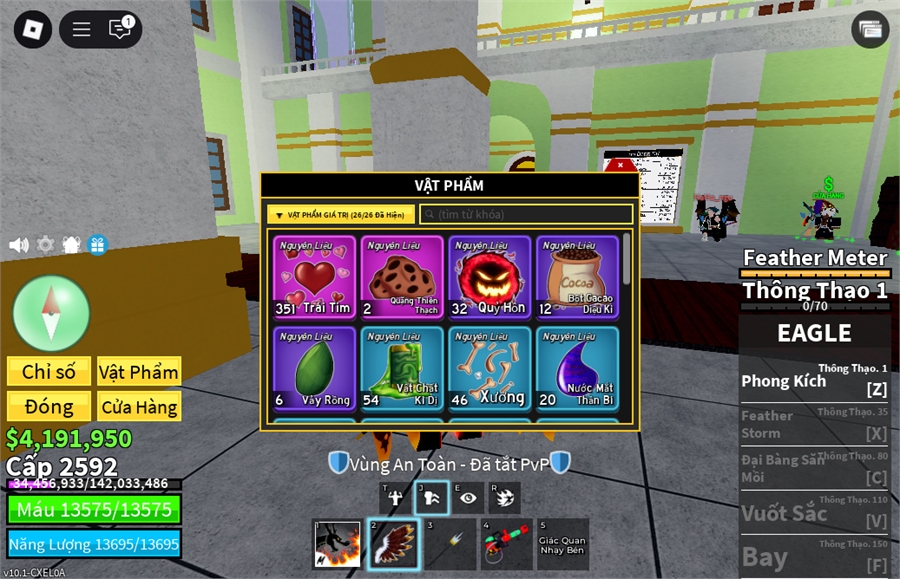Open the item filter dropdown in inventory
Image resolution: width=900 pixels, height=579 pixels.
341,214
